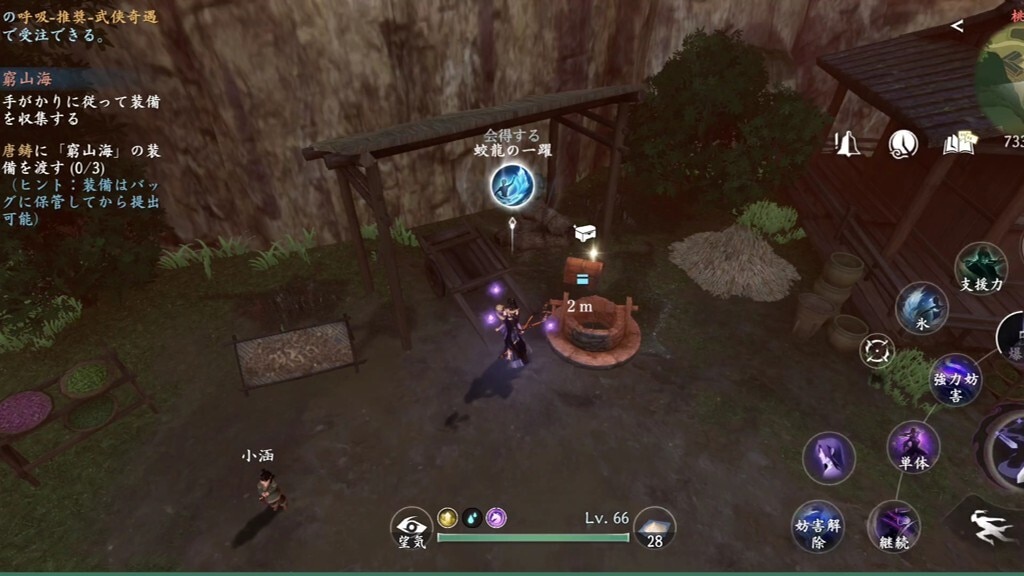Open the swirl emblem menu icon
Image resolution: width=1024 pixels, height=576 pixels.
pos(903,144)
